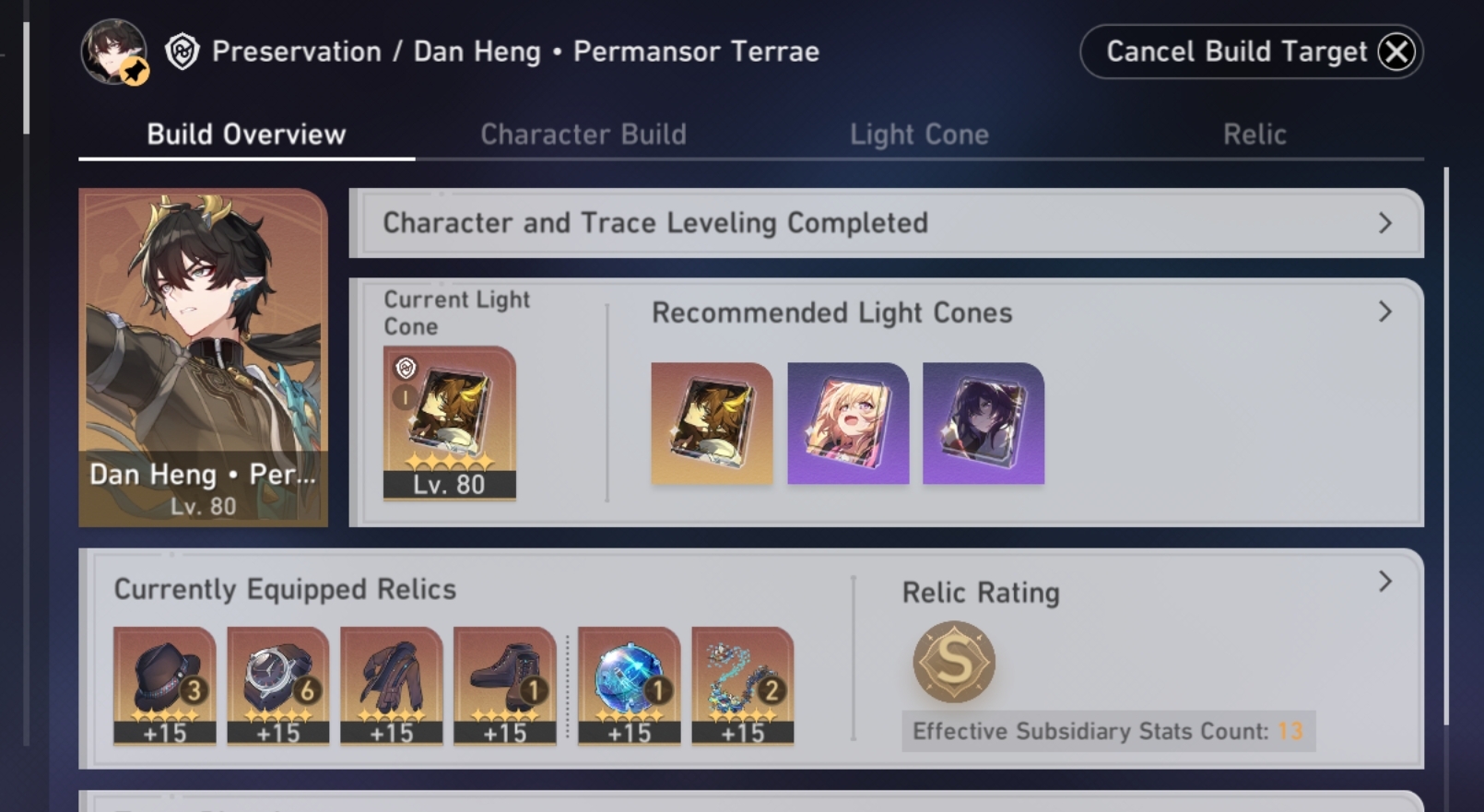Choose the blonde girl recommended light cone

[x=848, y=423]
